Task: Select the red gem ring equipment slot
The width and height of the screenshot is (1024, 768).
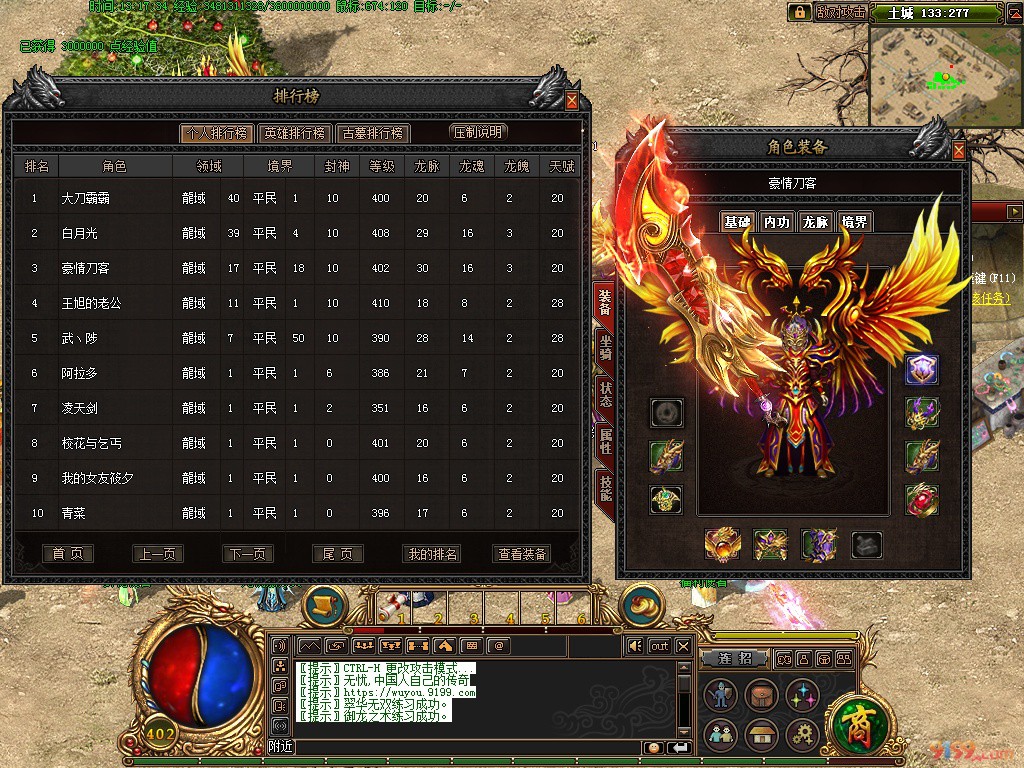Action: (x=921, y=499)
